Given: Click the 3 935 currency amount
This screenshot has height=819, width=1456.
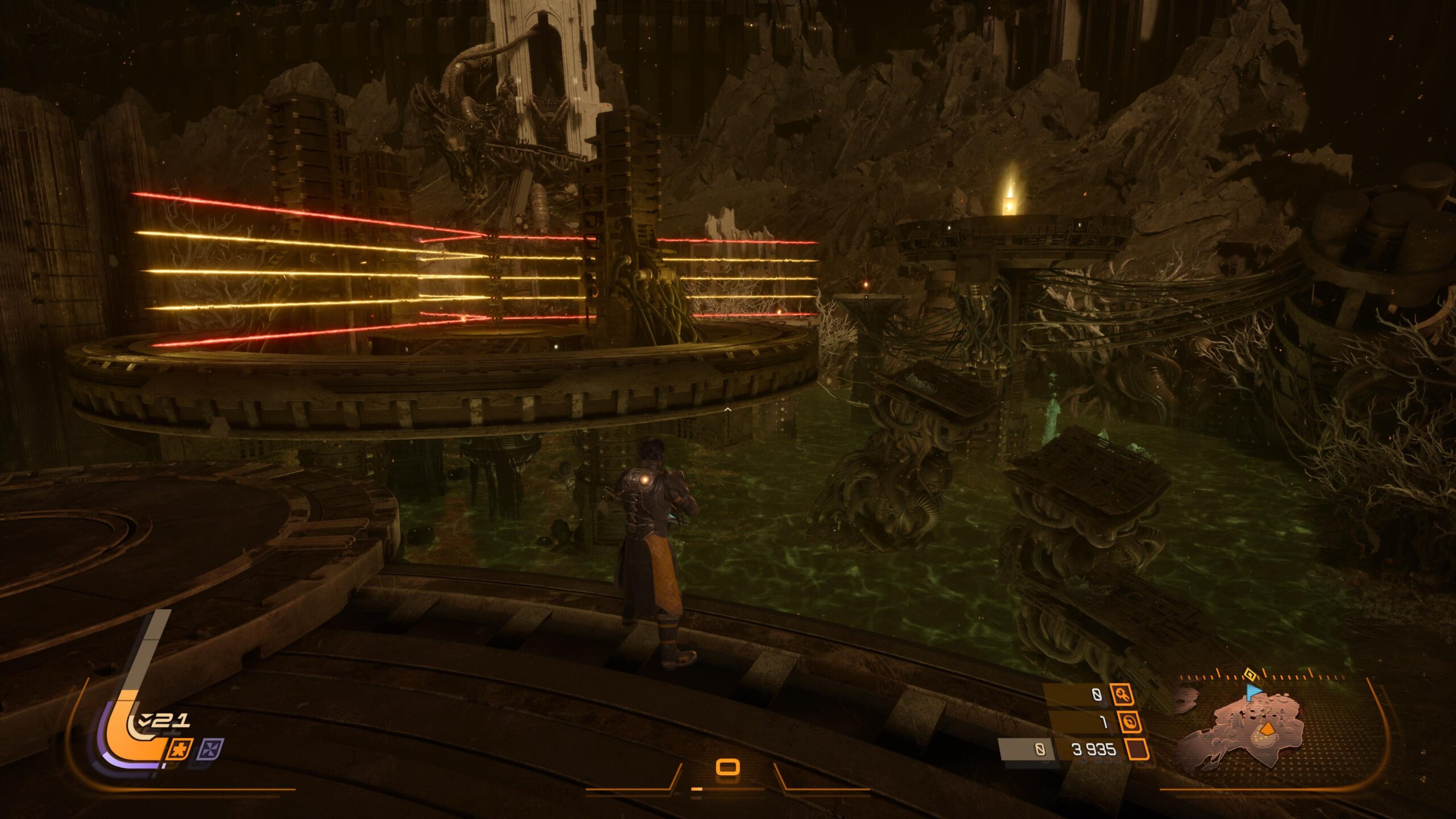Looking at the screenshot, I should coord(1095,749).
